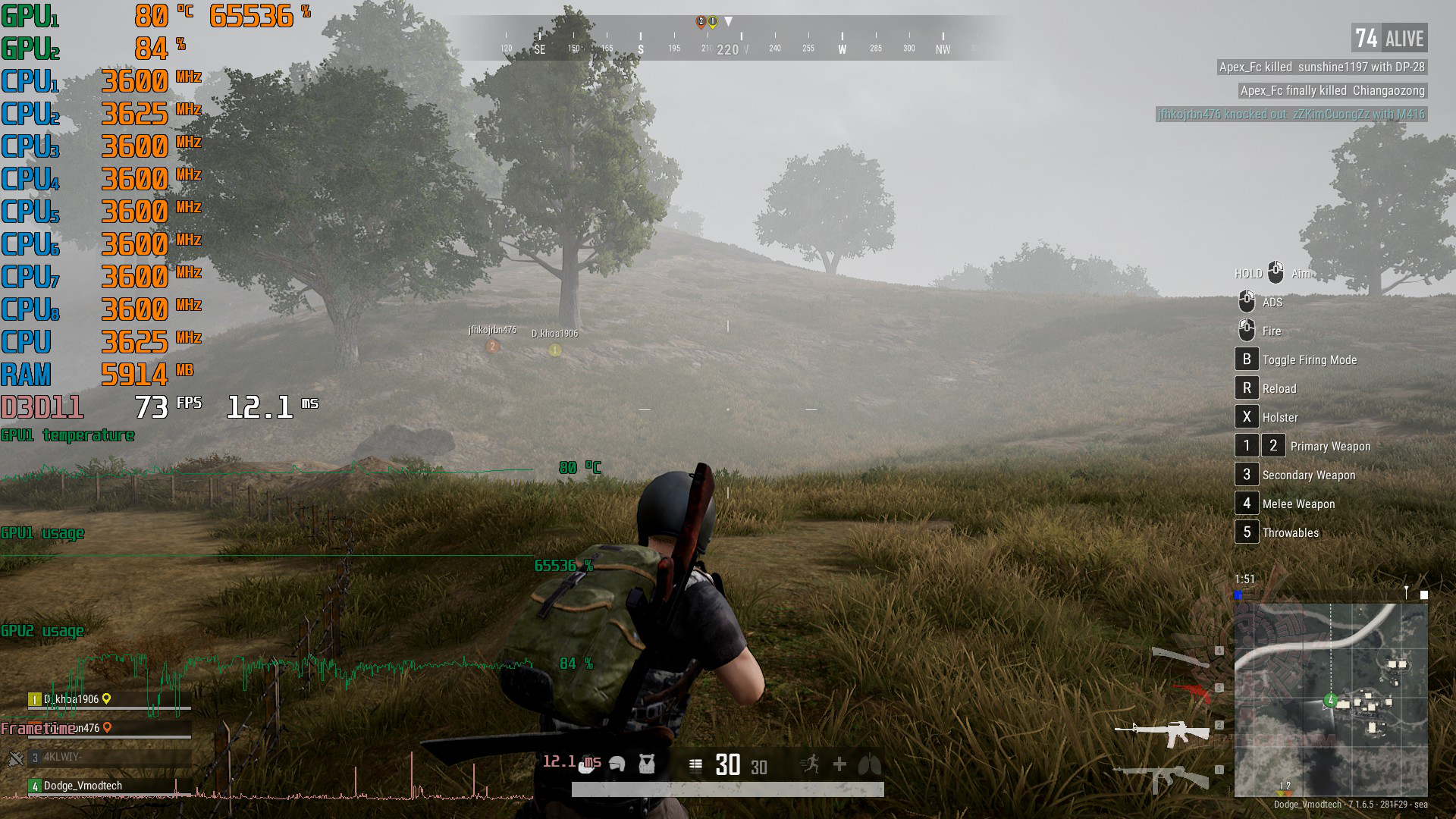1456x819 pixels.
Task: Click the muted speaker icon beside 4KLWIY-
Action: point(15,758)
